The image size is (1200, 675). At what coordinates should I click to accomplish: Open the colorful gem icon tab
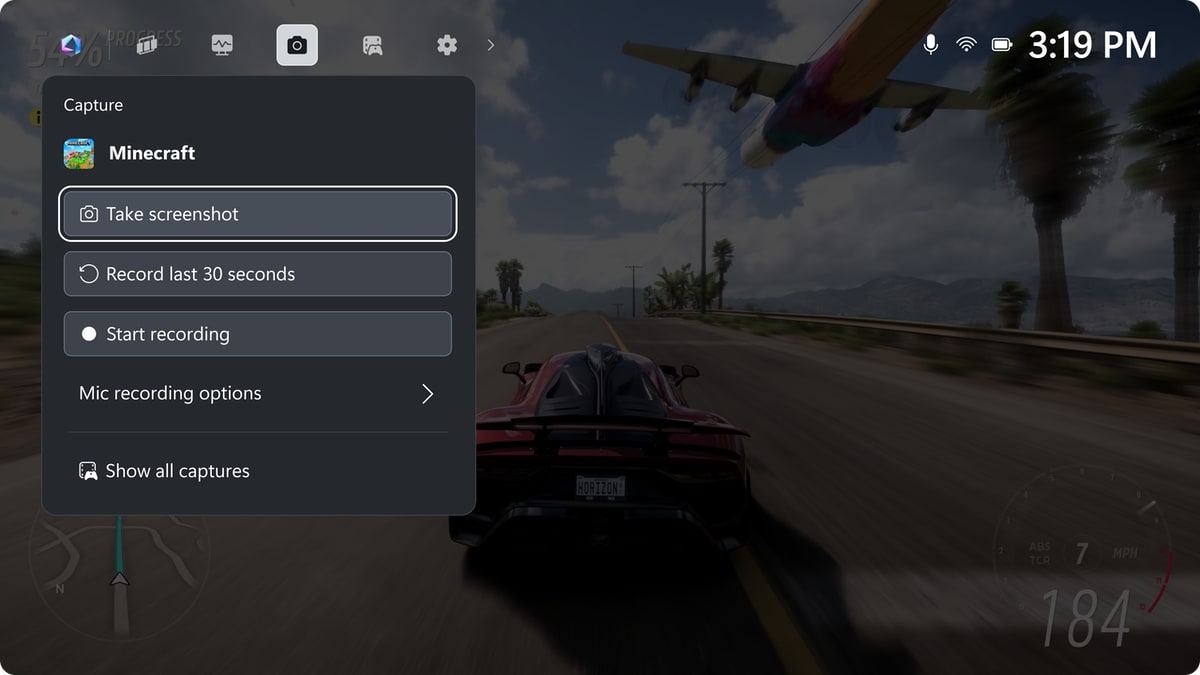click(71, 45)
